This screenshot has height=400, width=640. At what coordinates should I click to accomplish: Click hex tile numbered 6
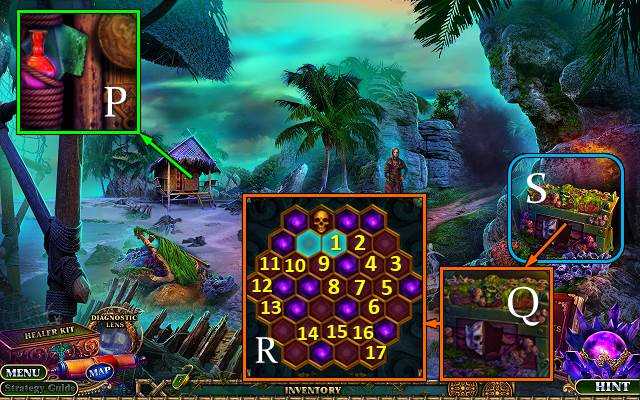(373, 308)
